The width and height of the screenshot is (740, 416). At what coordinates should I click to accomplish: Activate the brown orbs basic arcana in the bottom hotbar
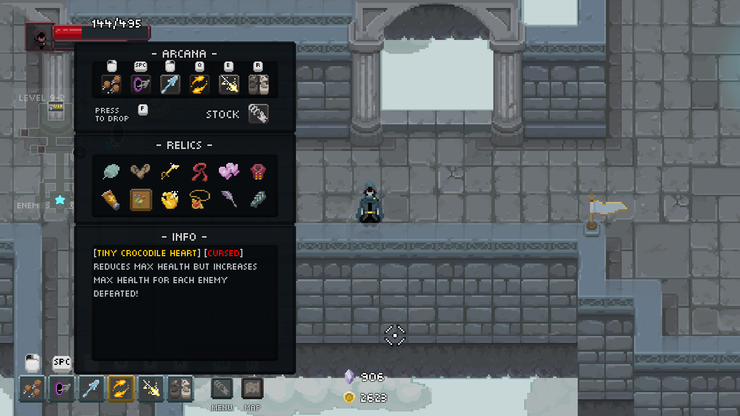[32, 388]
